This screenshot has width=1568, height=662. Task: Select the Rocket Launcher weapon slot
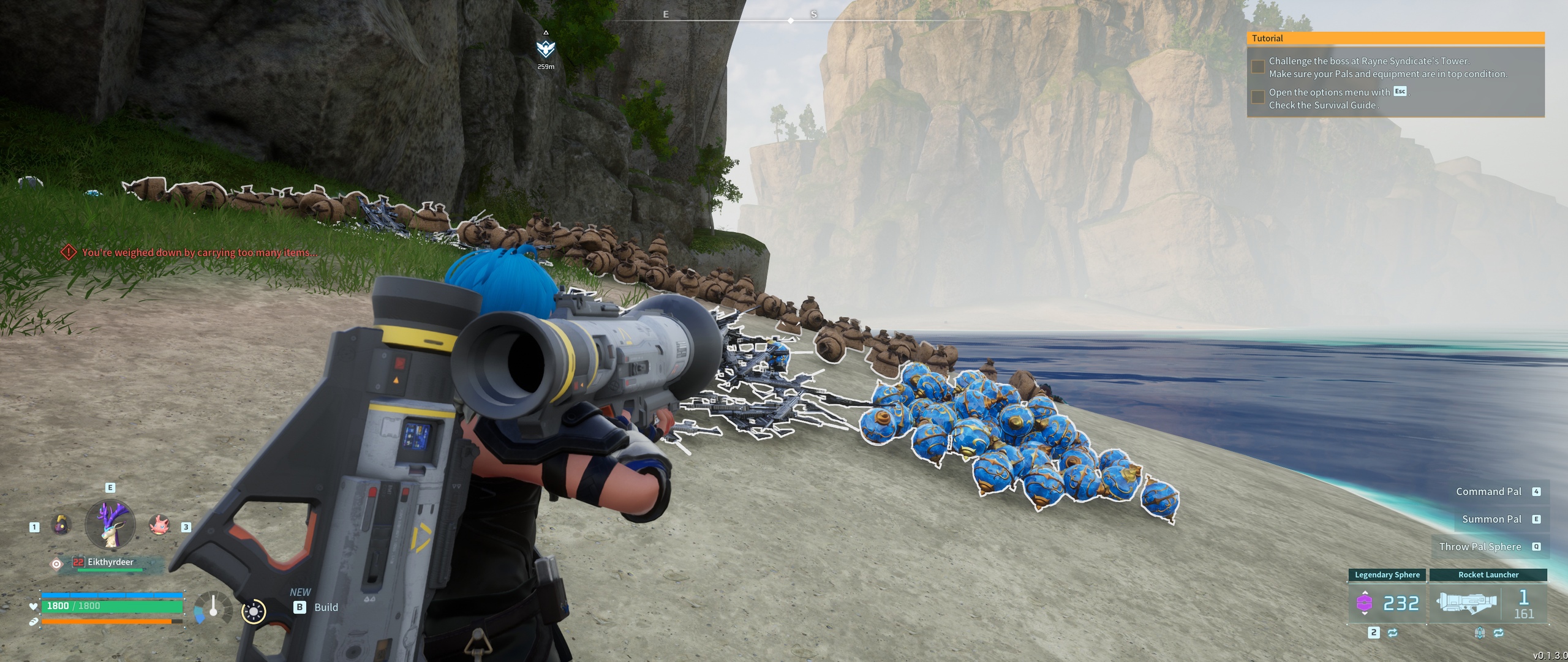[x=1488, y=603]
